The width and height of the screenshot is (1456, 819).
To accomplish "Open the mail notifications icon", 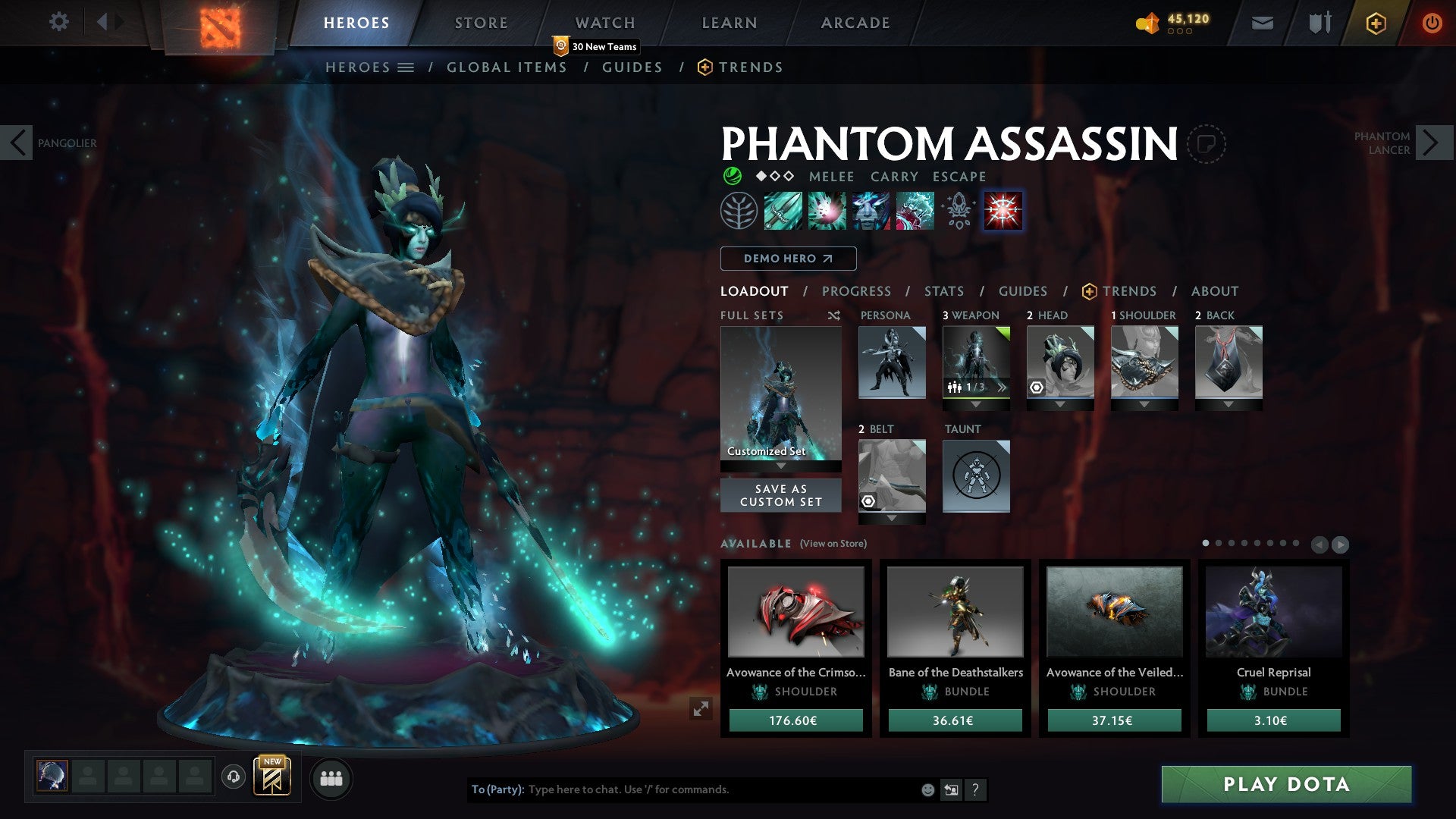I will 1261,22.
